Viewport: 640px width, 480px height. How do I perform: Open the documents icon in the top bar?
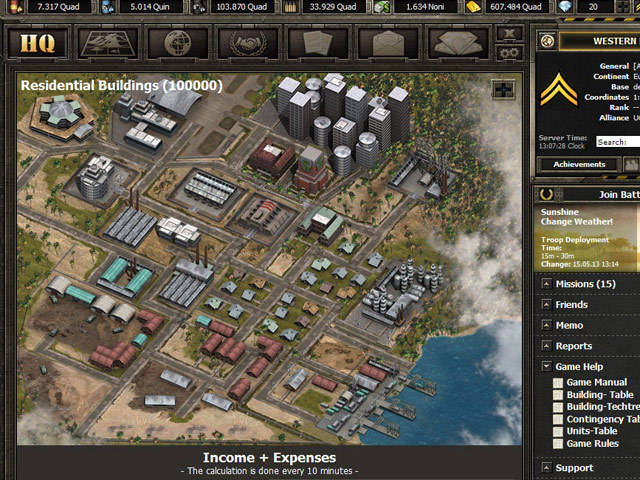point(318,43)
